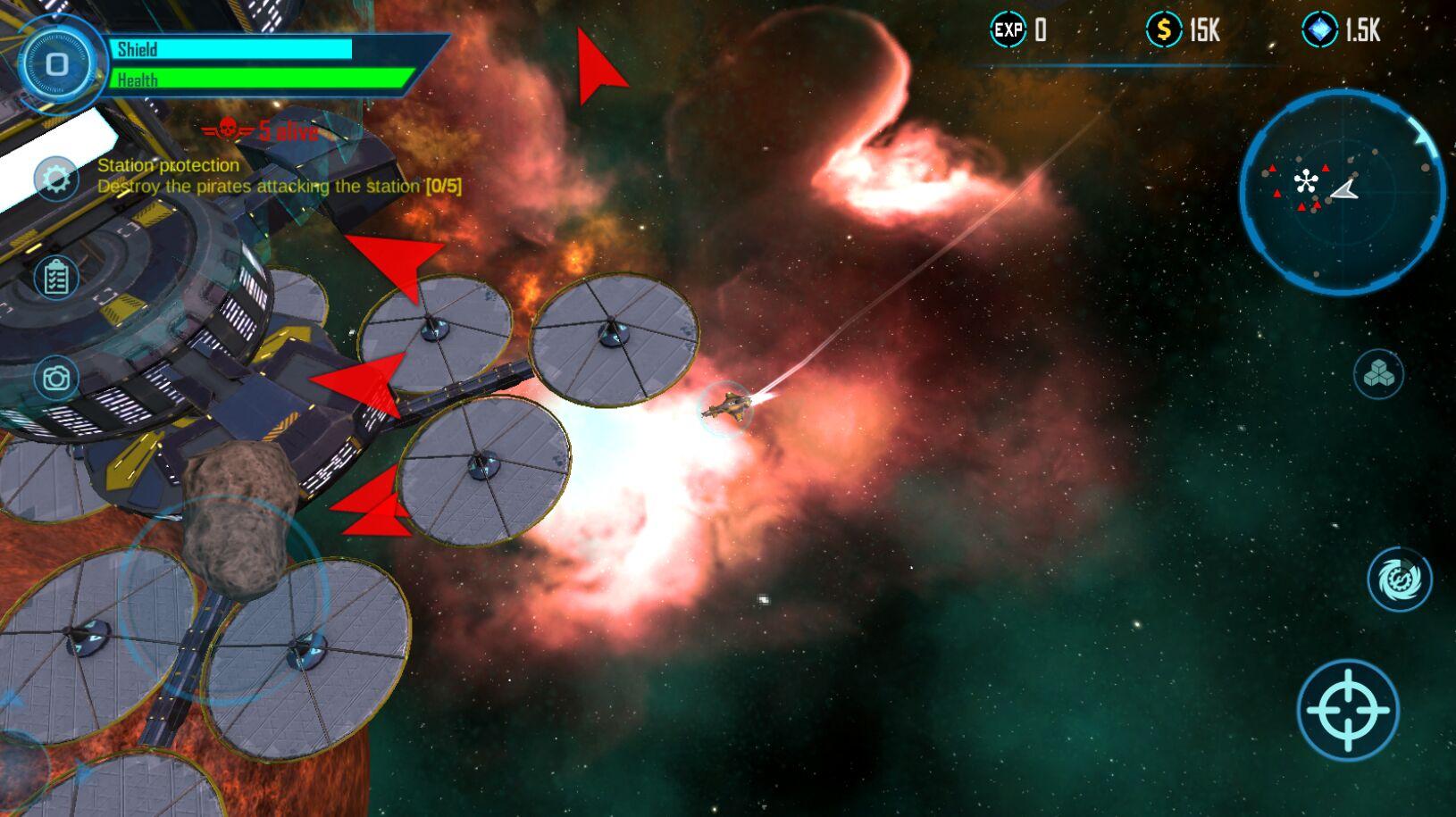
Task: Open the settings gear icon
Action: (x=56, y=178)
